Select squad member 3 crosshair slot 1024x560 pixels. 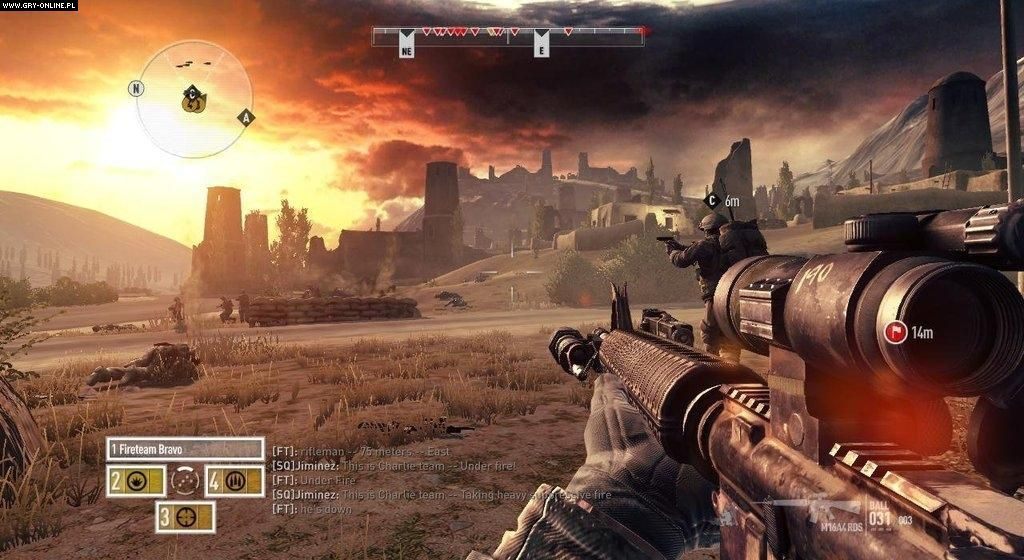pos(185,516)
